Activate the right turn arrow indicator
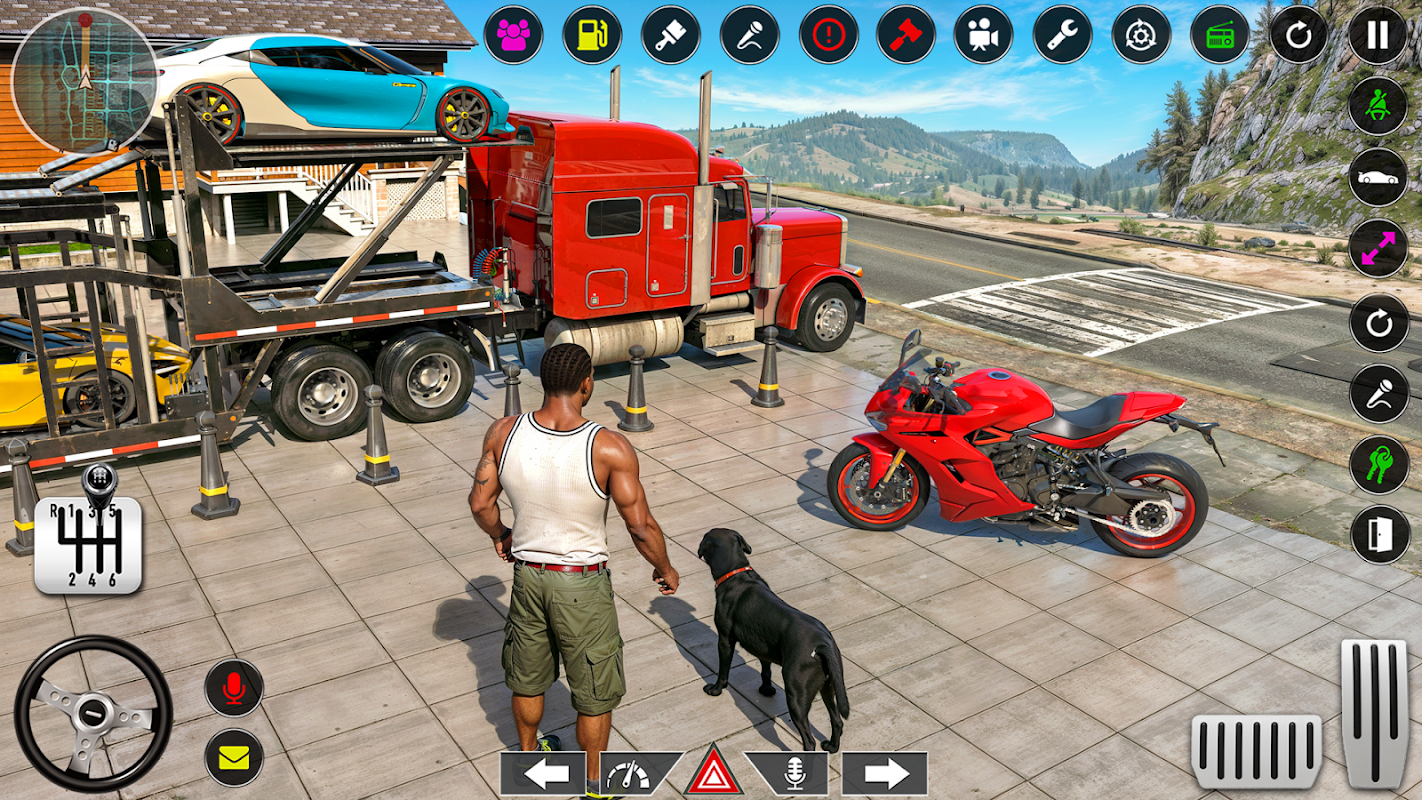The image size is (1422, 800). pyautogui.click(x=884, y=773)
